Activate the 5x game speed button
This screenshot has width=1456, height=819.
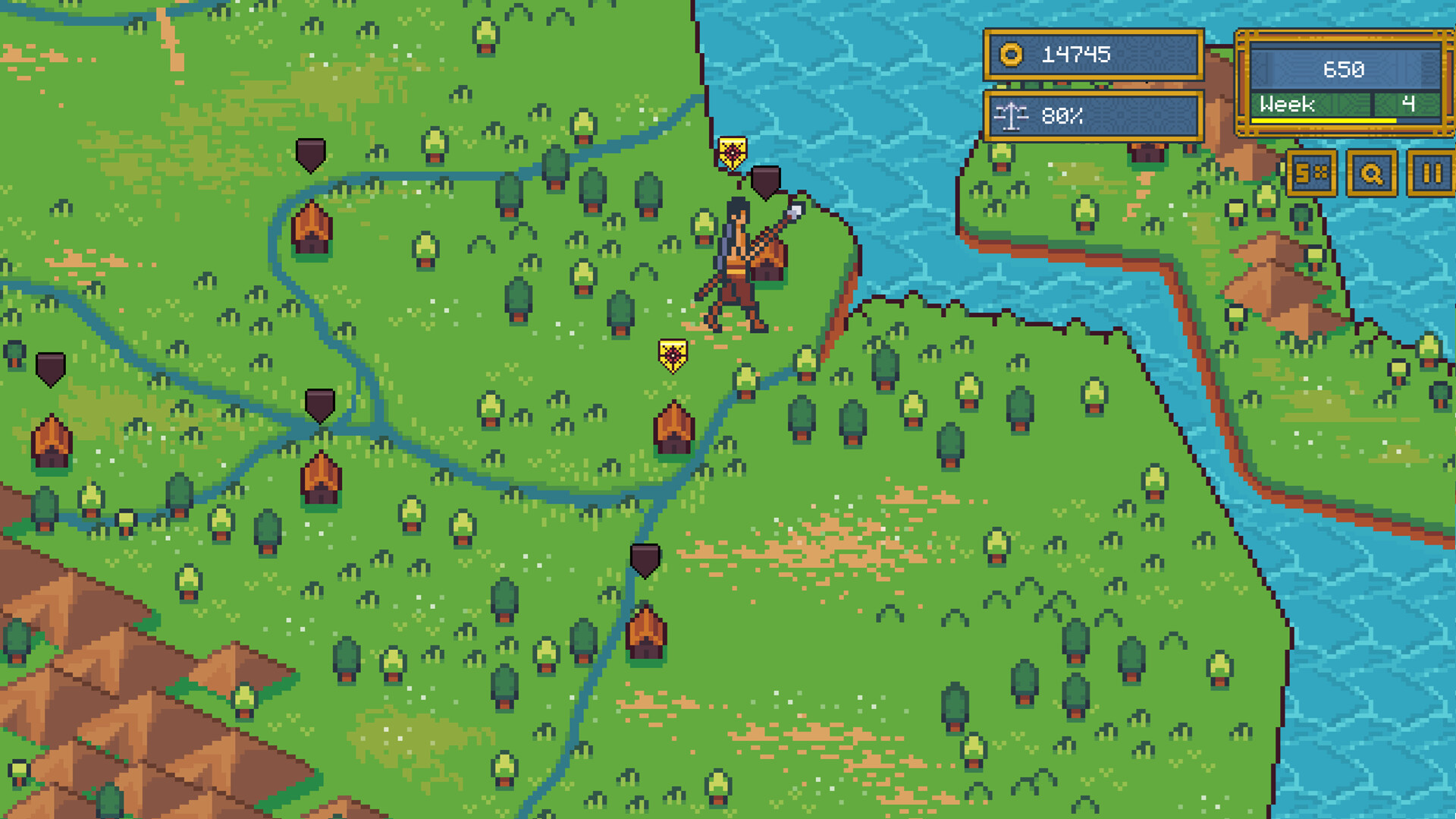pos(1311,173)
